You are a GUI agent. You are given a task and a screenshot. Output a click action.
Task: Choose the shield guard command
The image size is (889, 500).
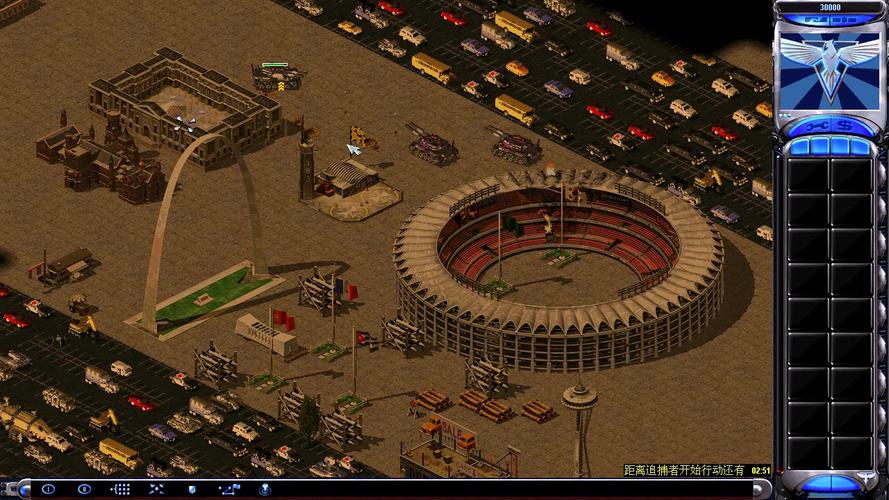pos(192,489)
